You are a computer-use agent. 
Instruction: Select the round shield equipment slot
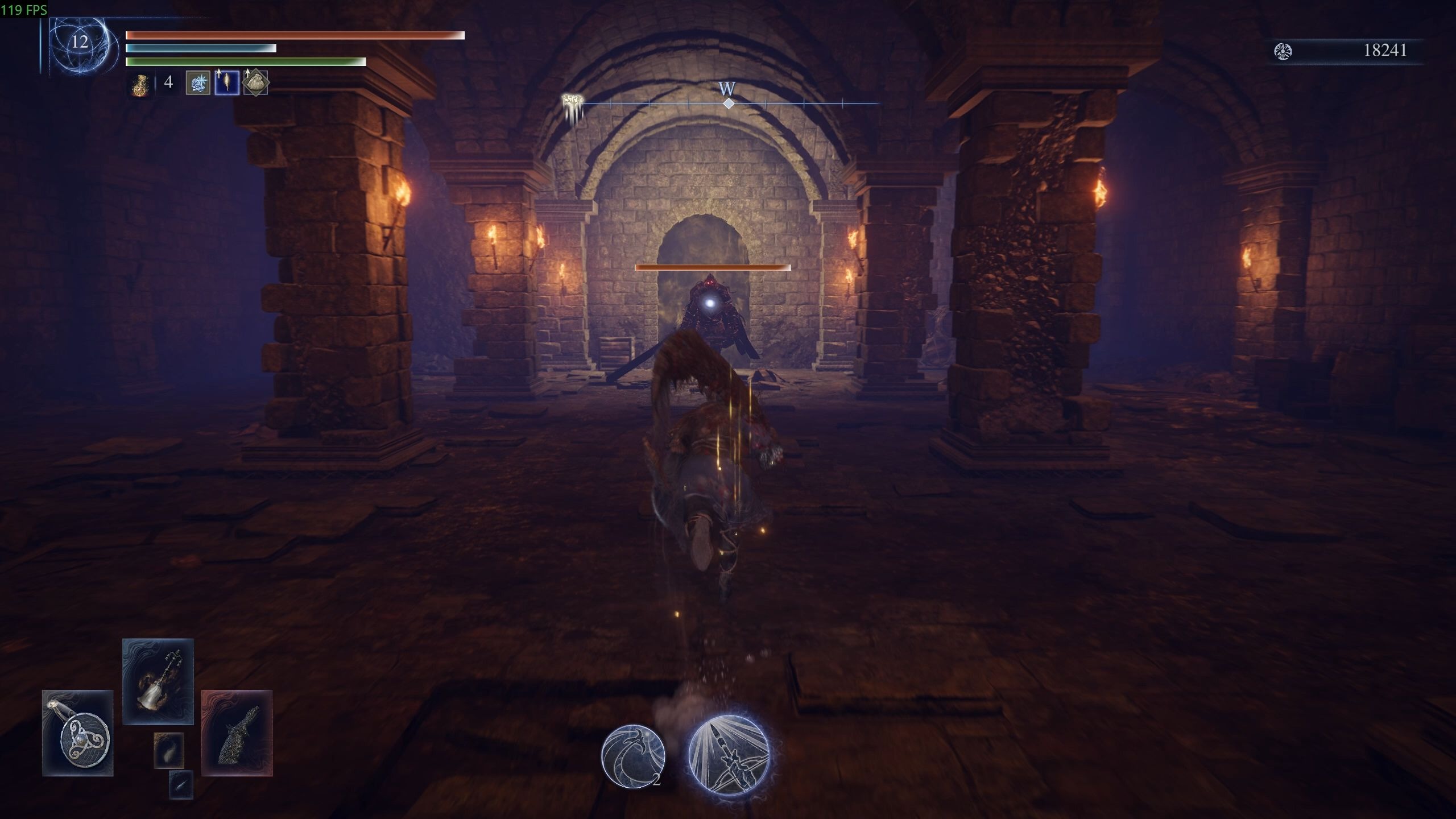[78, 733]
